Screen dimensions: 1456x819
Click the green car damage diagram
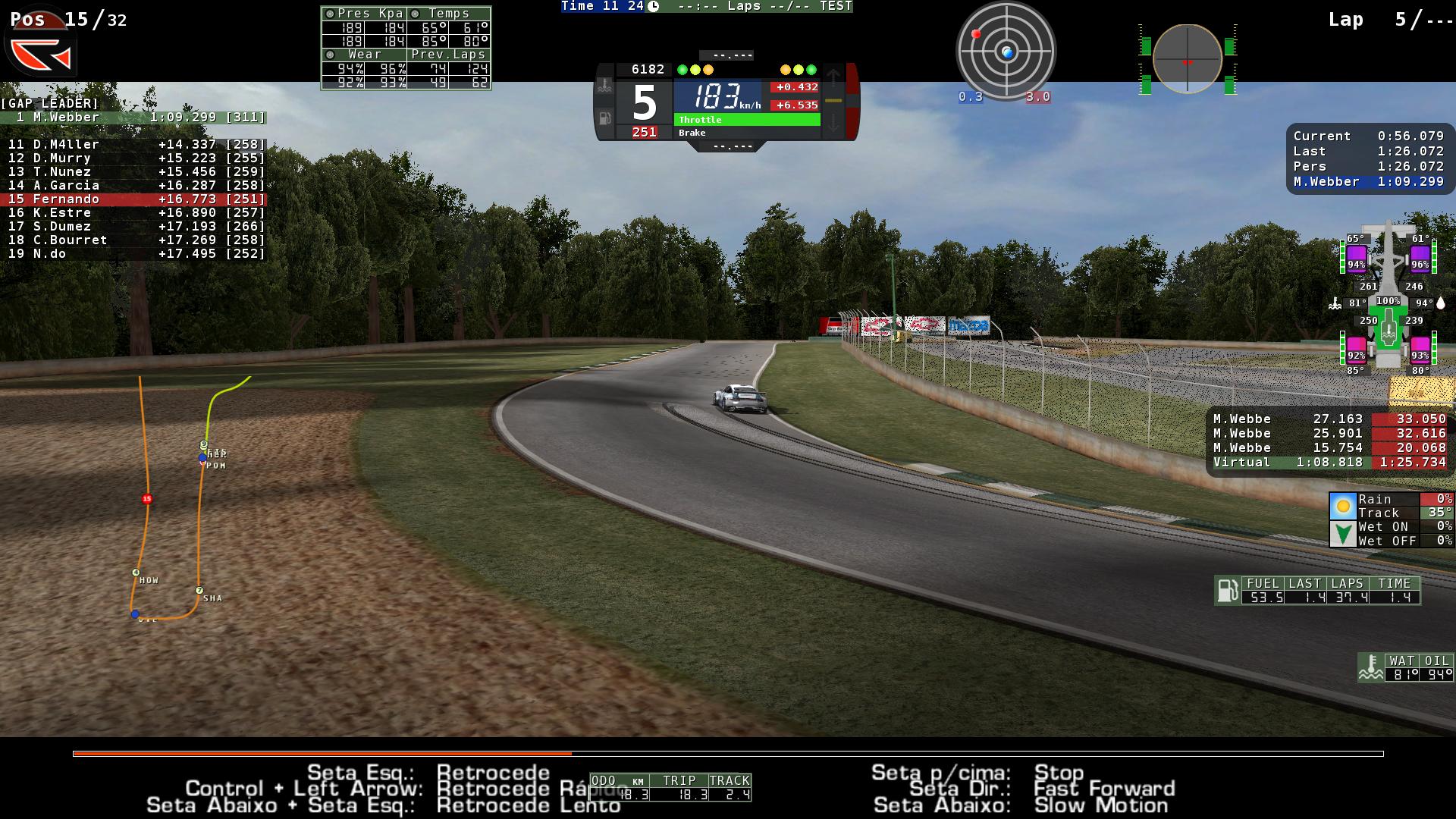point(1389,303)
